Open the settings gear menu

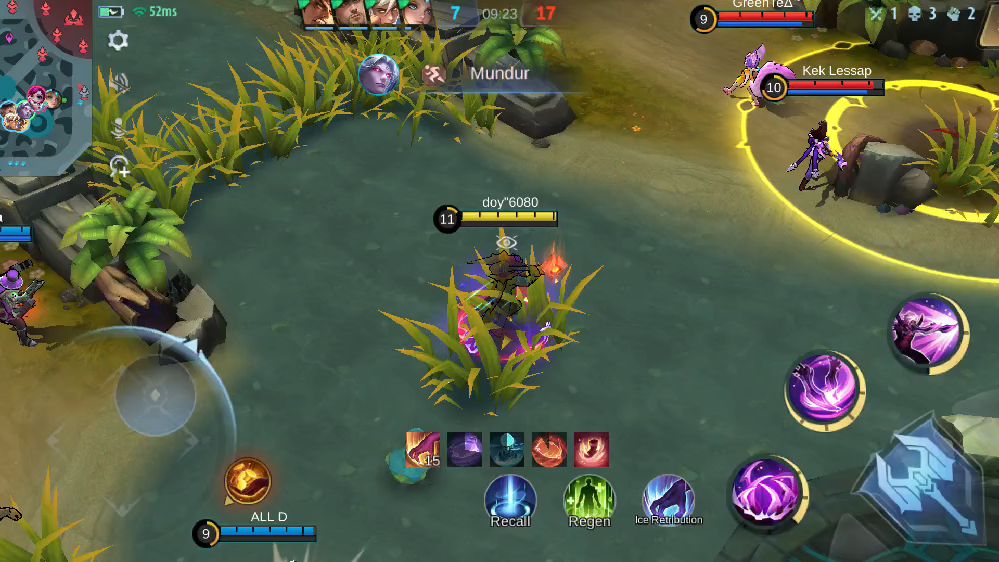[118, 41]
